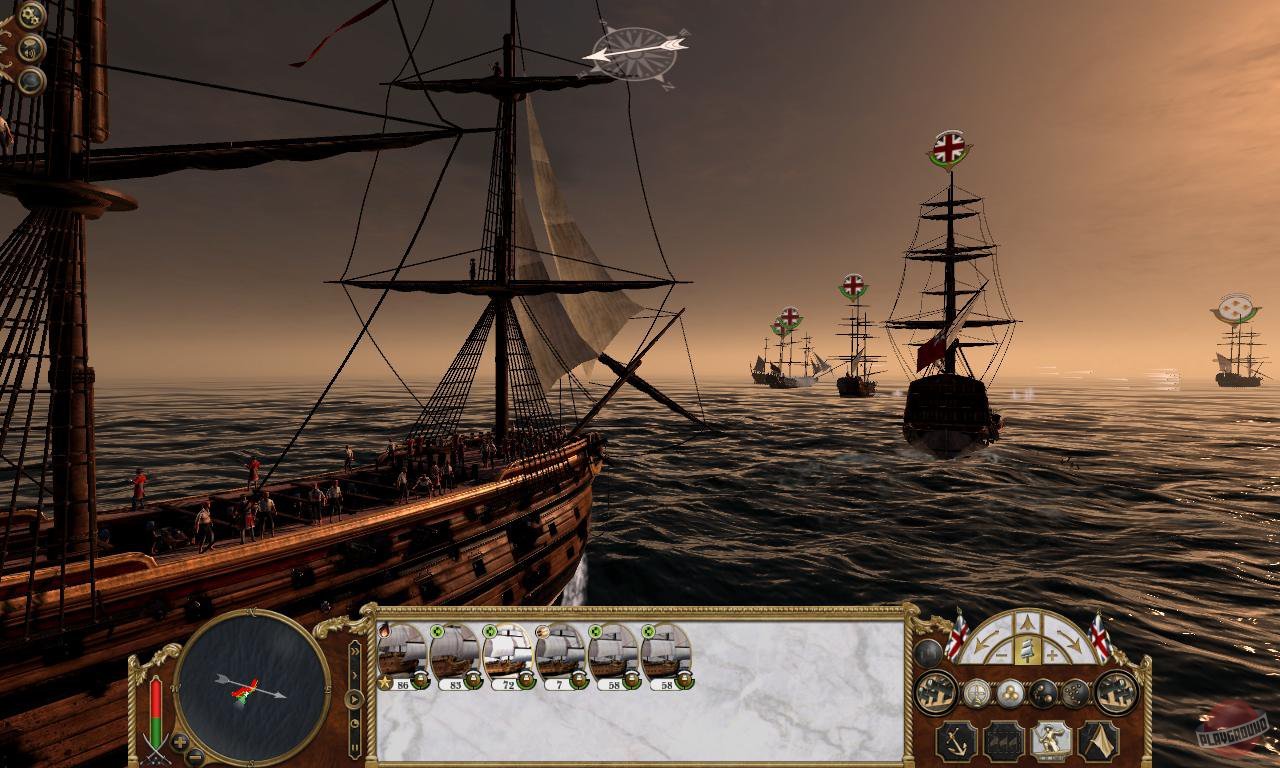This screenshot has height=768, width=1280.
Task: Fire the right broadside cannons
Action: (x=1116, y=692)
